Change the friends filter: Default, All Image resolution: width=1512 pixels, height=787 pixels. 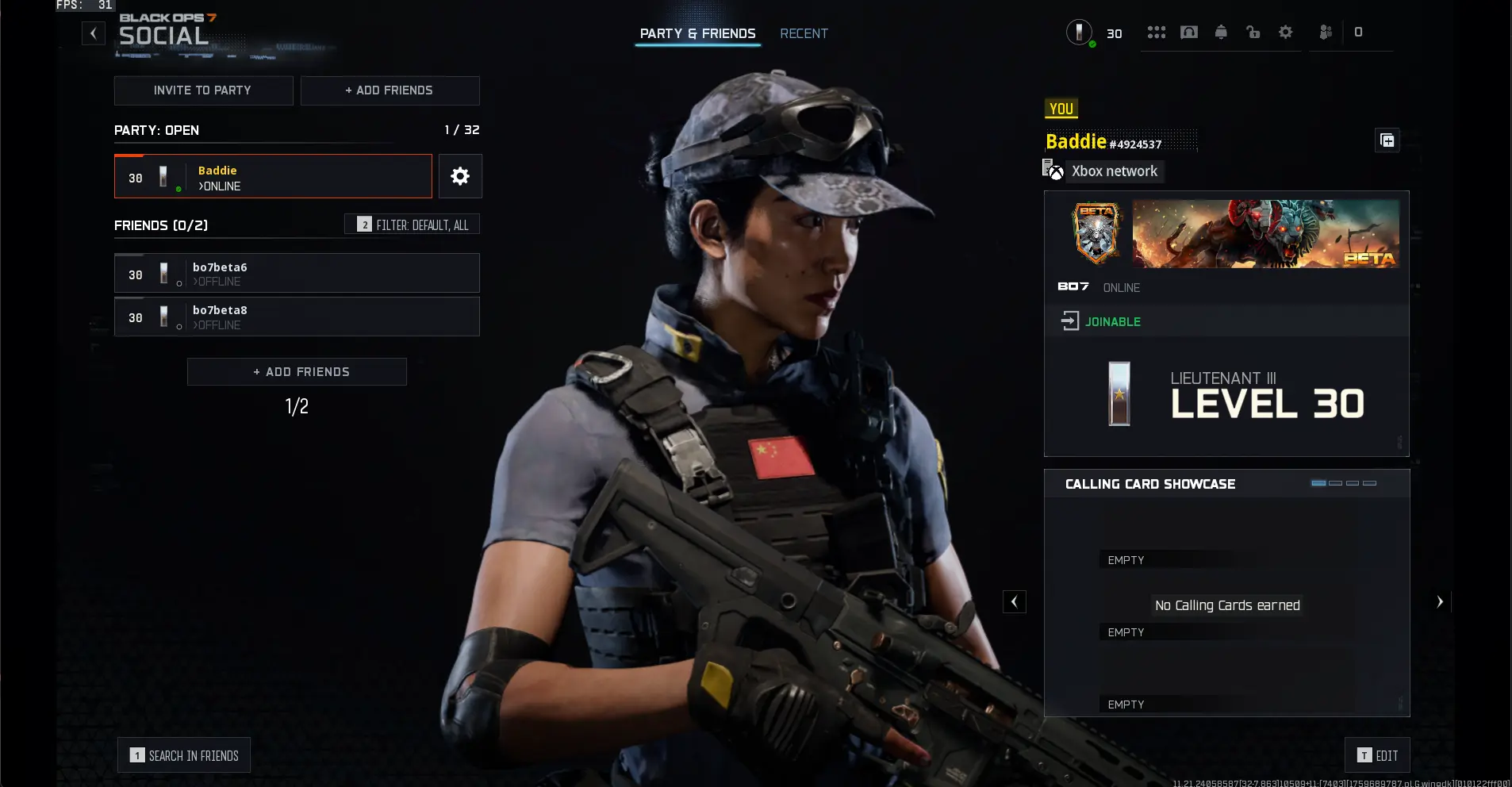tap(412, 225)
